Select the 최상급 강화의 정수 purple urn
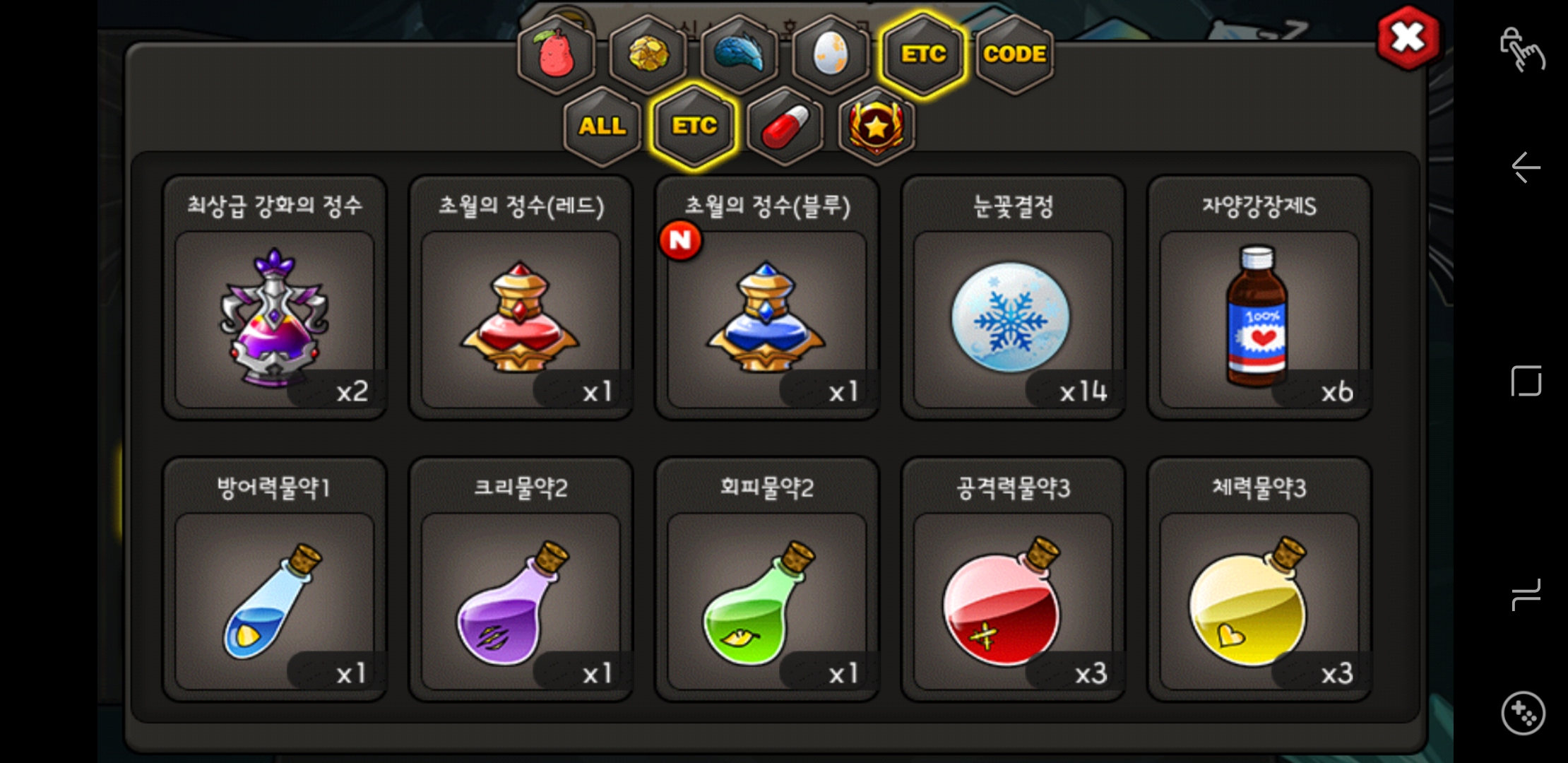This screenshot has width=1568, height=763. pos(275,319)
